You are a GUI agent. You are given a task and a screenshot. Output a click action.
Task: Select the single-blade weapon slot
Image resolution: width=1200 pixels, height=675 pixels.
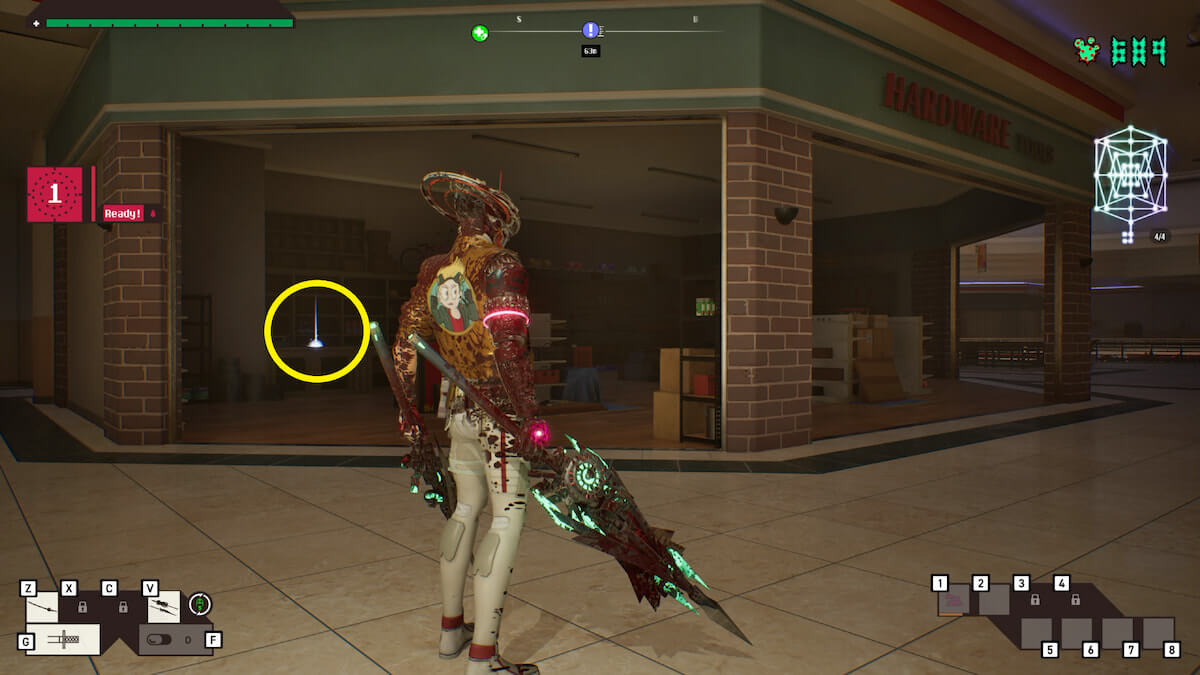[41, 607]
